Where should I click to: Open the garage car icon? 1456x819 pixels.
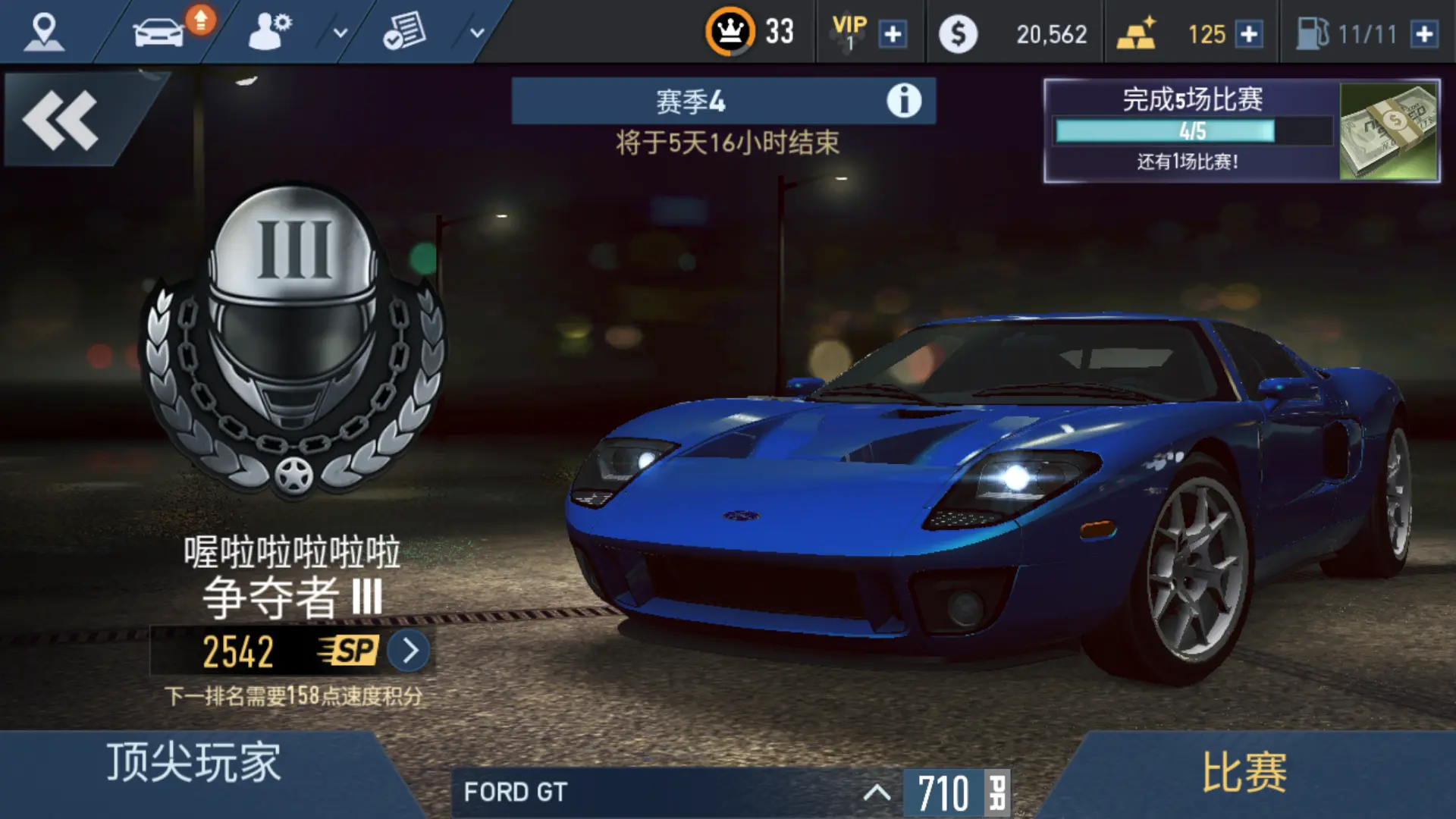[160, 32]
